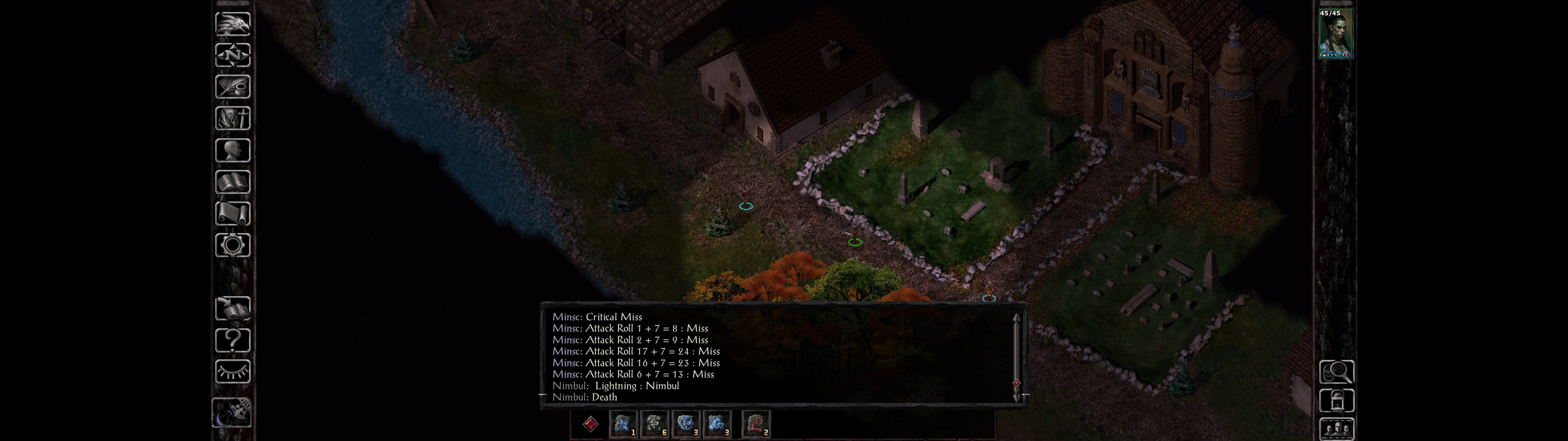1568x441 pixels.
Task: Open the journal quill button
Action: (232, 87)
